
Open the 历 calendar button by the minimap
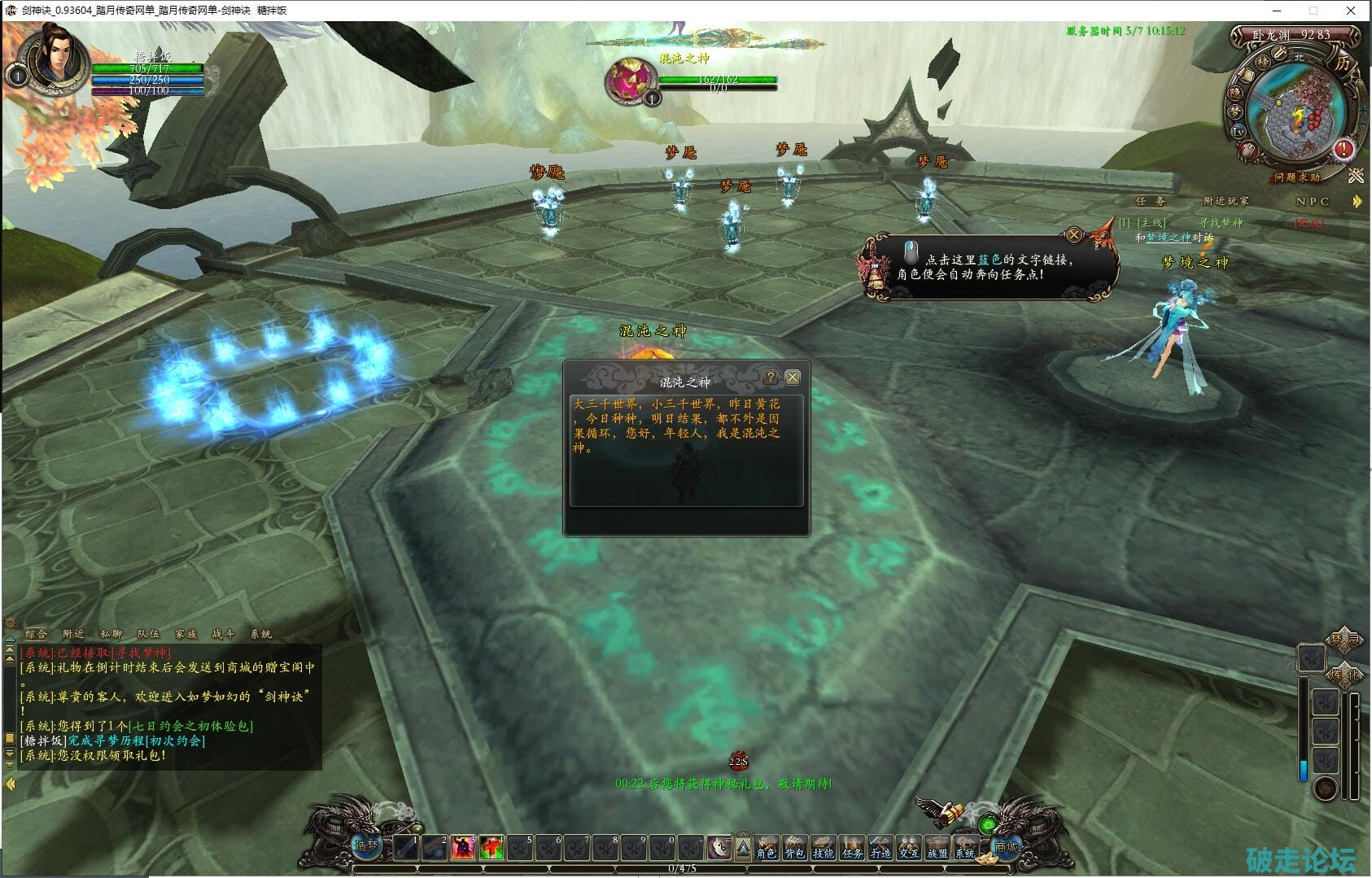[1341, 63]
